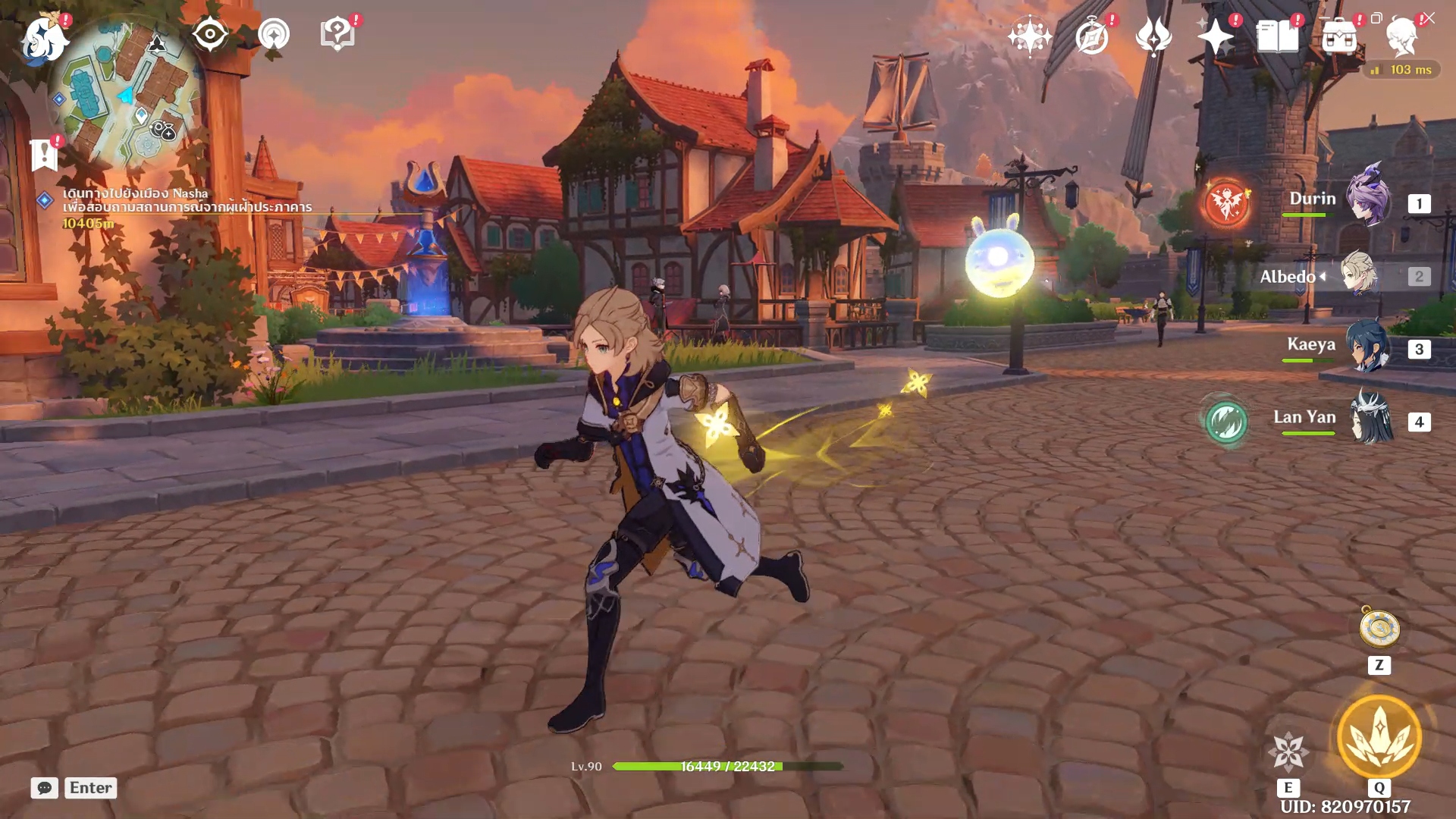Open the backpack inventory

point(1339,36)
